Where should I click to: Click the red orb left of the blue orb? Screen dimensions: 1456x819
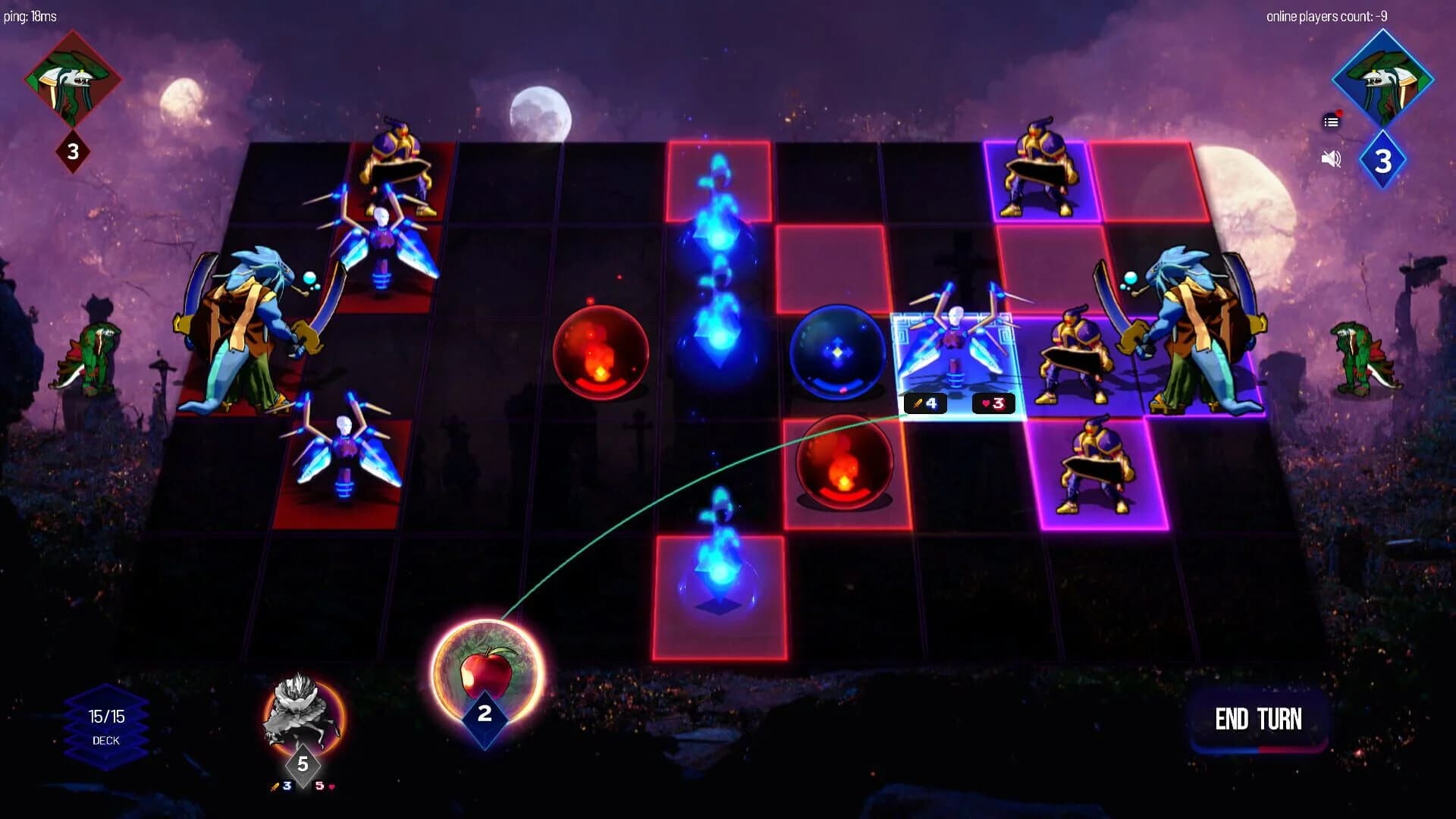click(x=603, y=353)
